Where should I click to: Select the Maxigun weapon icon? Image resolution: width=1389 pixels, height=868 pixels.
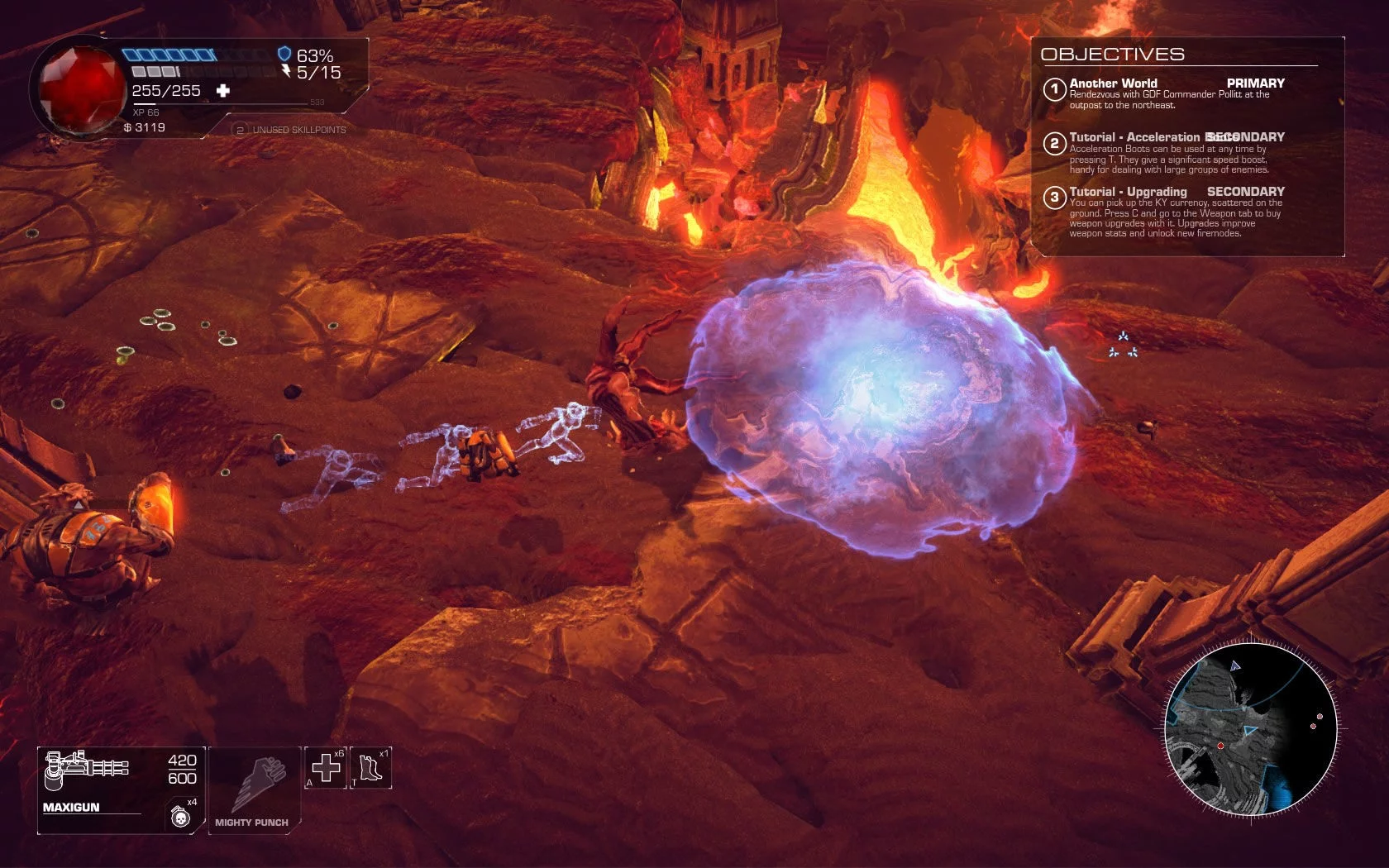point(86,771)
